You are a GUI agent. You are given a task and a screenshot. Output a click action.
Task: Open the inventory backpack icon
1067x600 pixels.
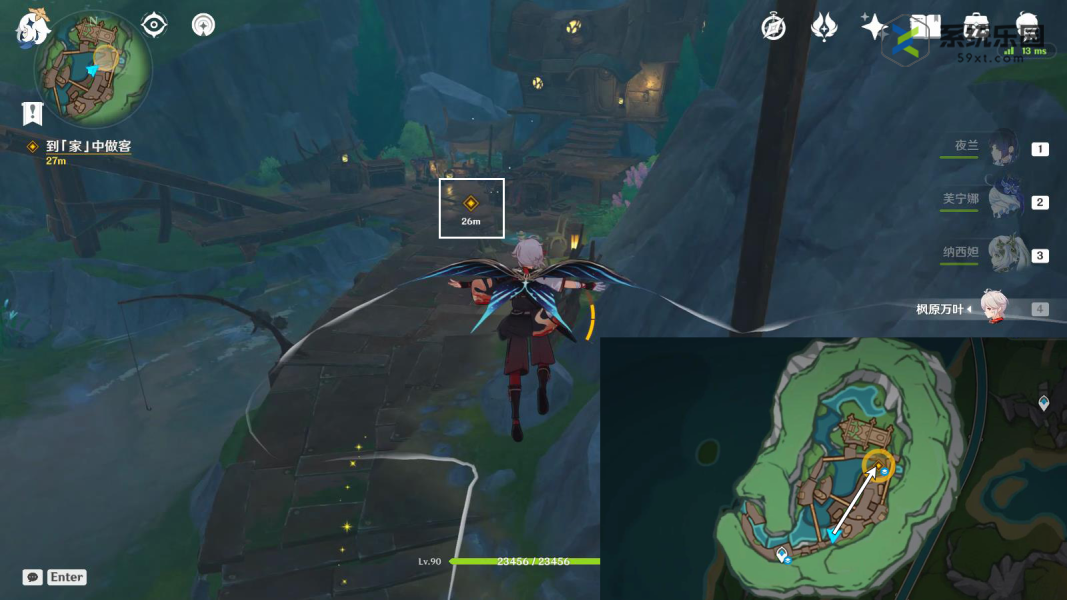[x=976, y=27]
